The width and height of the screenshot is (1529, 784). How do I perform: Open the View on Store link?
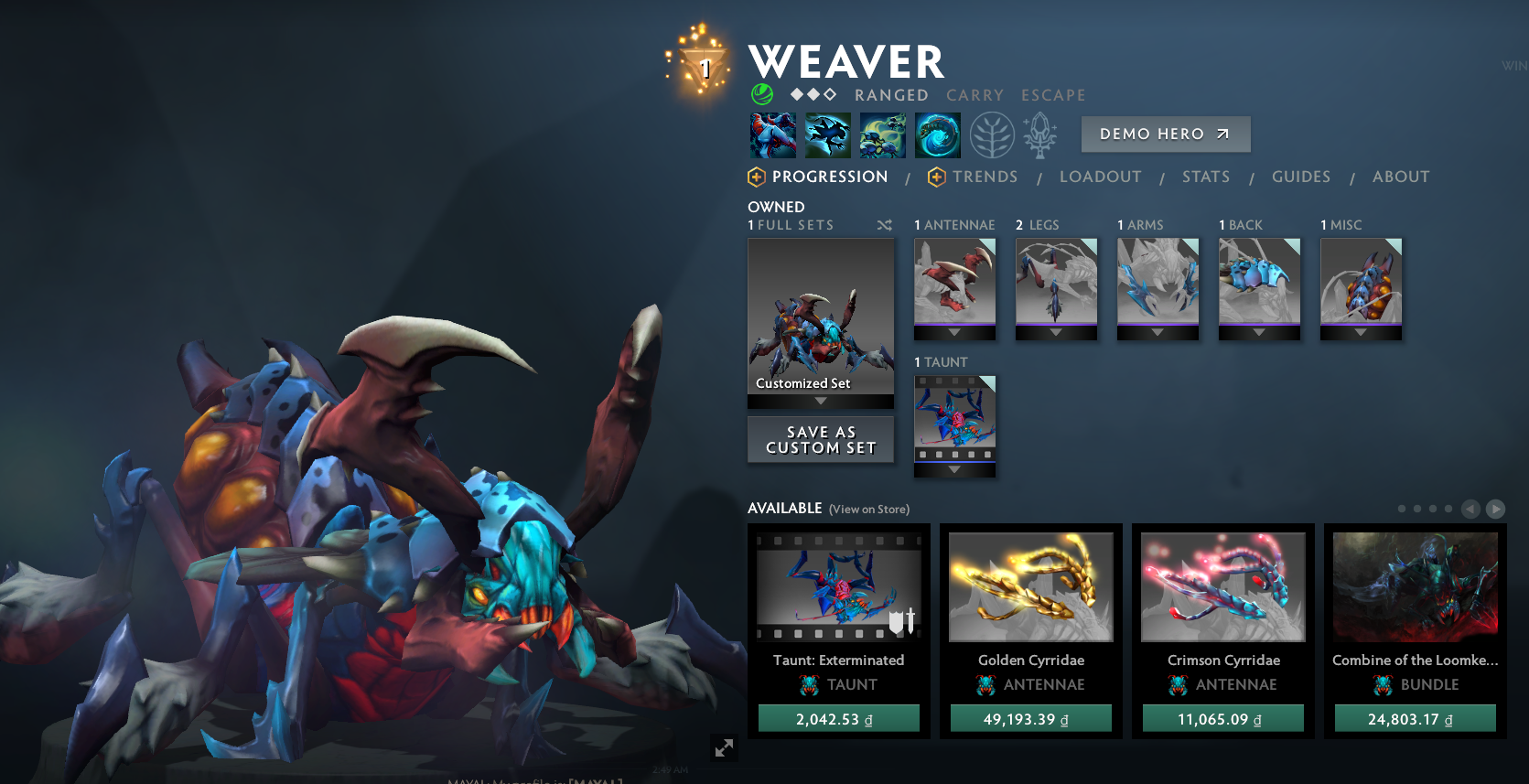pos(867,509)
